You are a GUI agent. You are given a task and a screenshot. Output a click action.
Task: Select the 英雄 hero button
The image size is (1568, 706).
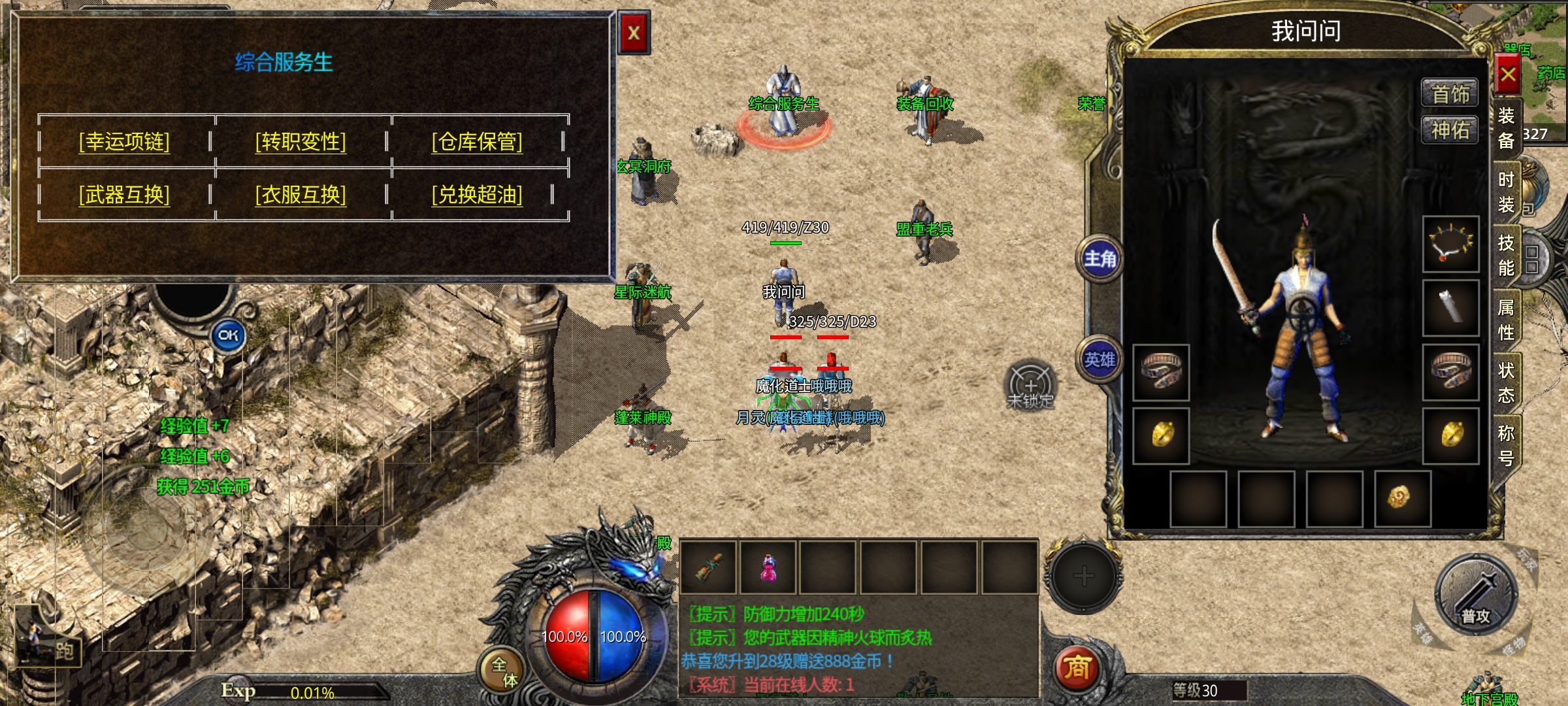tap(1100, 360)
